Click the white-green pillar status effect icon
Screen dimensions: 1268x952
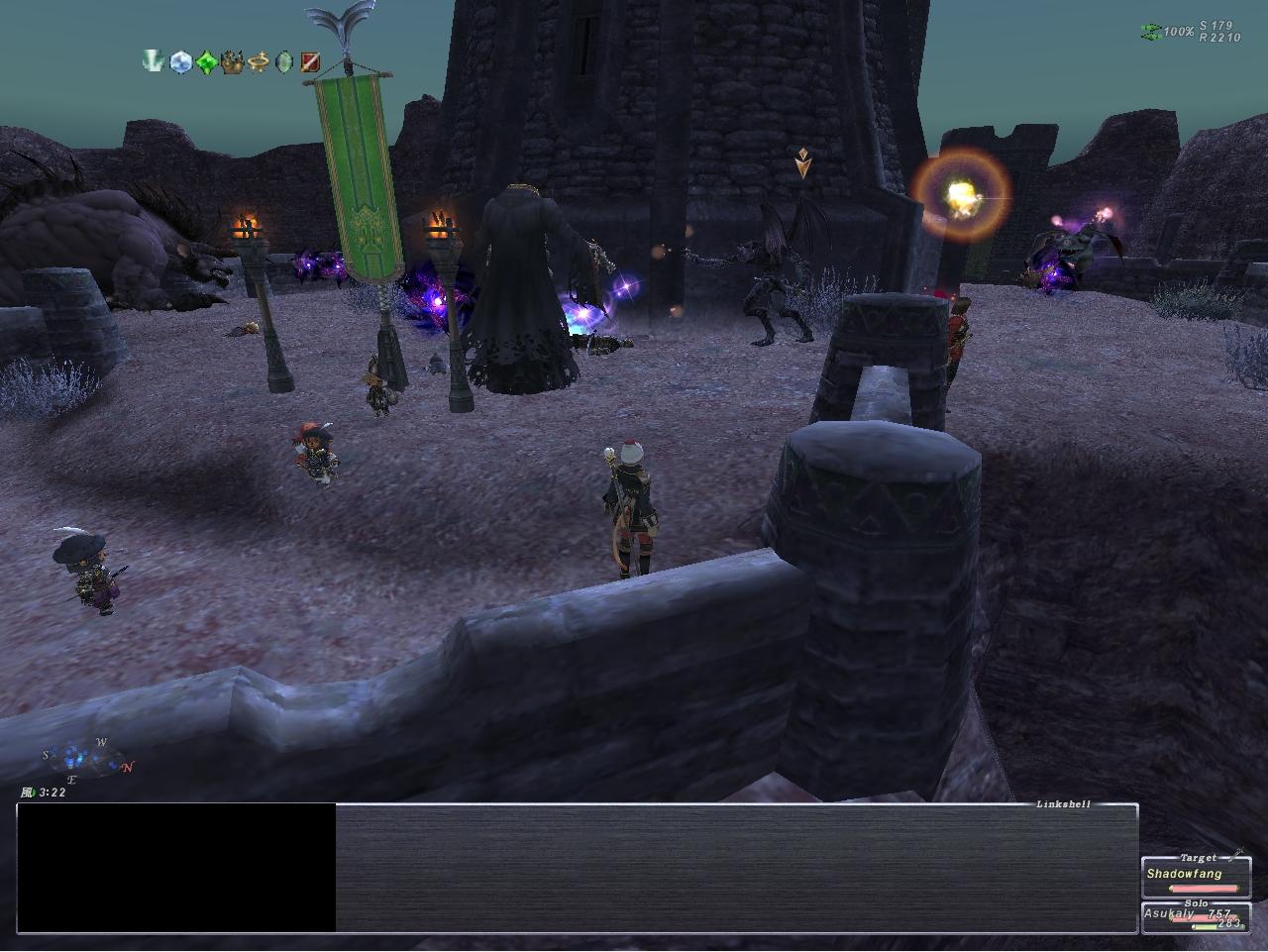154,61
